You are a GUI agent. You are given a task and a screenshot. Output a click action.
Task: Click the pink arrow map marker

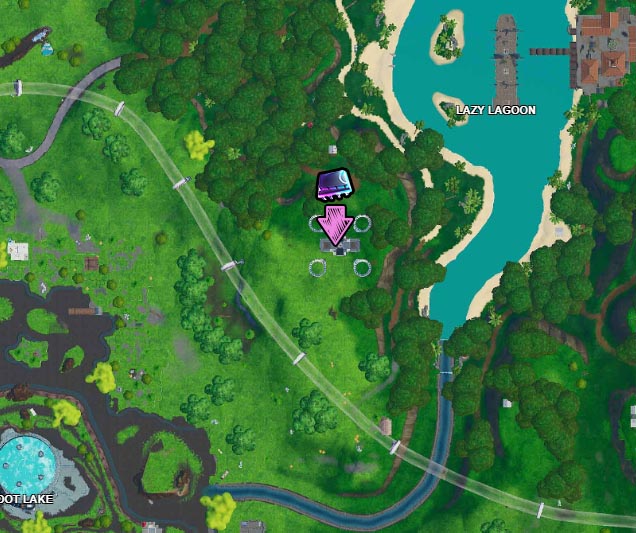coord(334,223)
